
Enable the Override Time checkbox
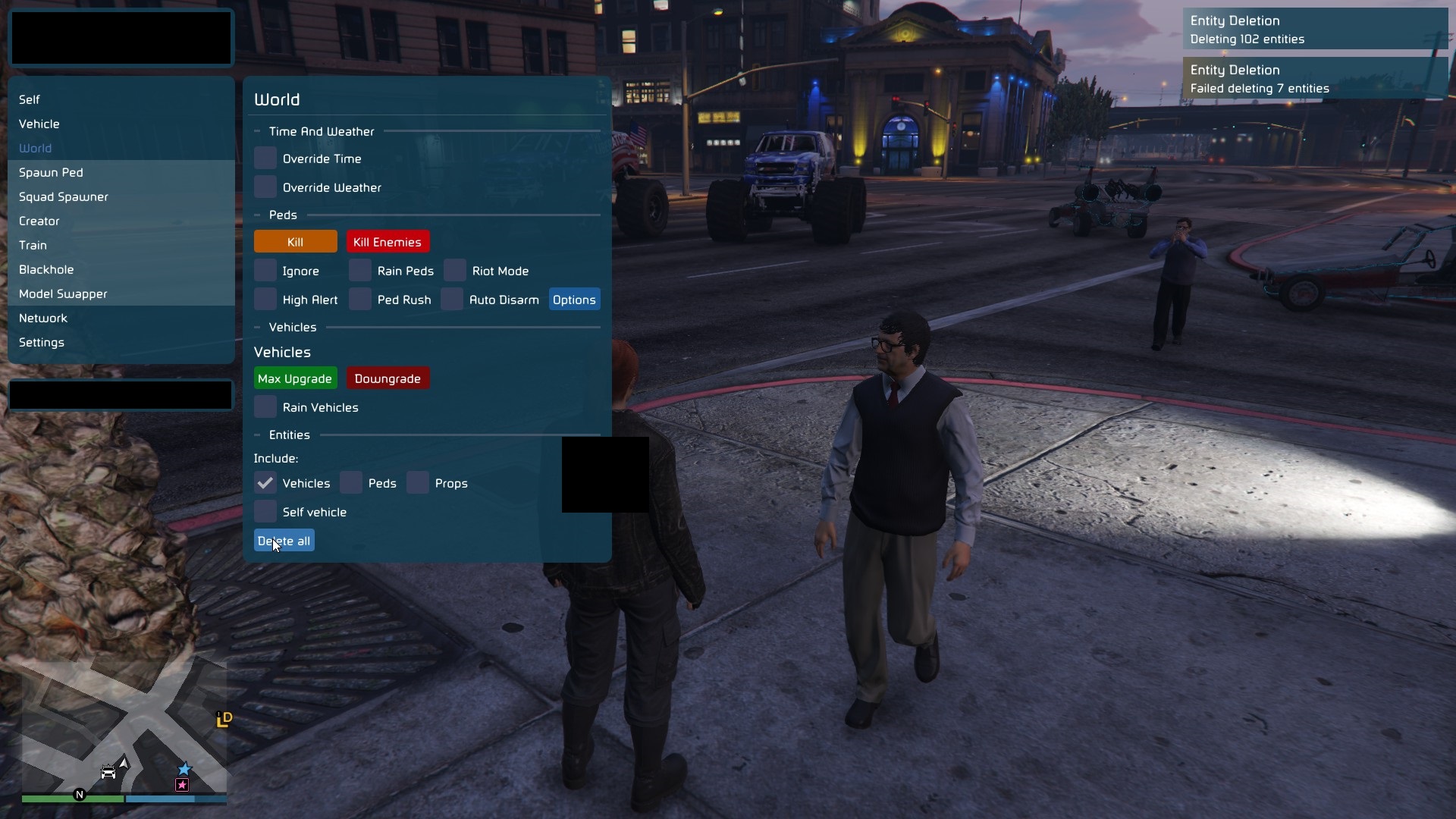click(x=265, y=158)
